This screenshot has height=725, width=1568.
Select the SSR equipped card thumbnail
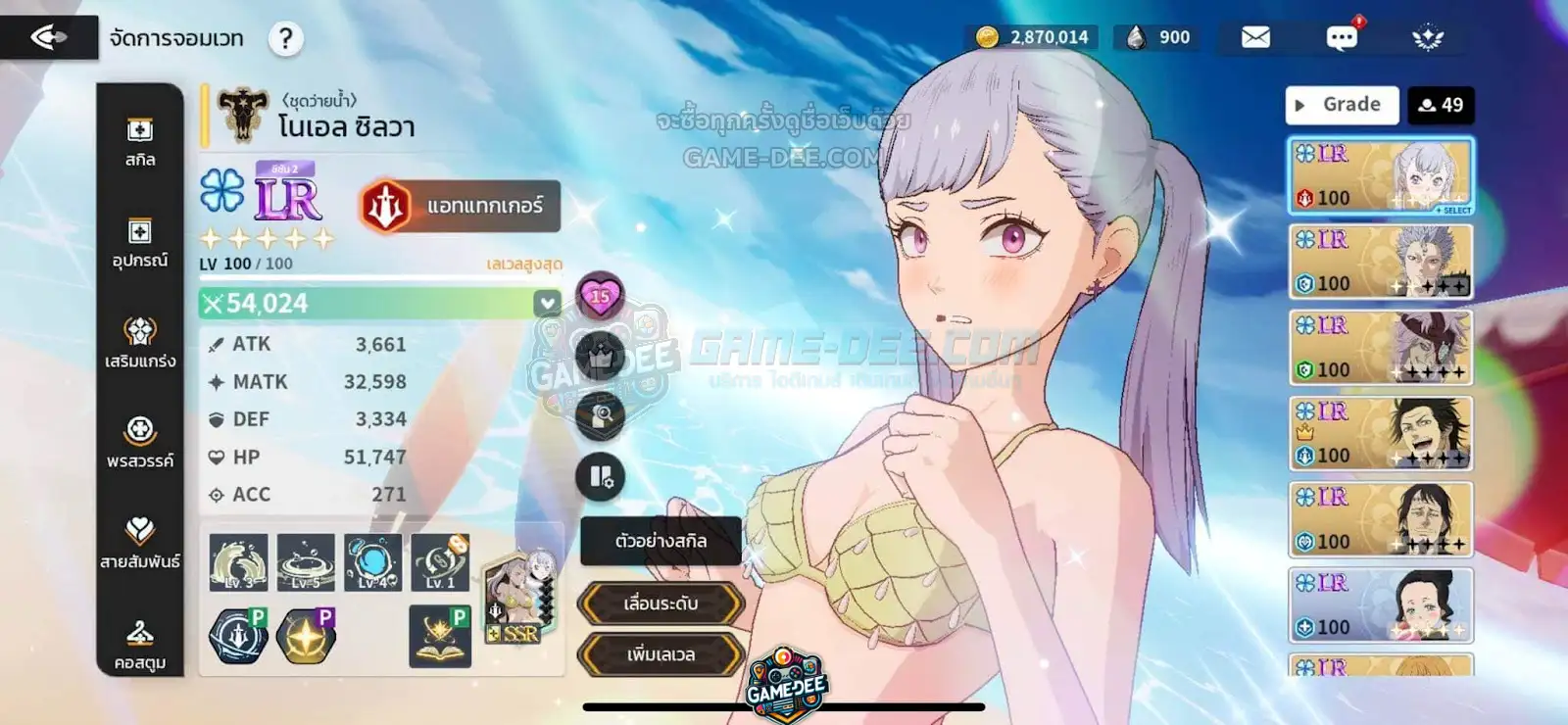coord(519,598)
